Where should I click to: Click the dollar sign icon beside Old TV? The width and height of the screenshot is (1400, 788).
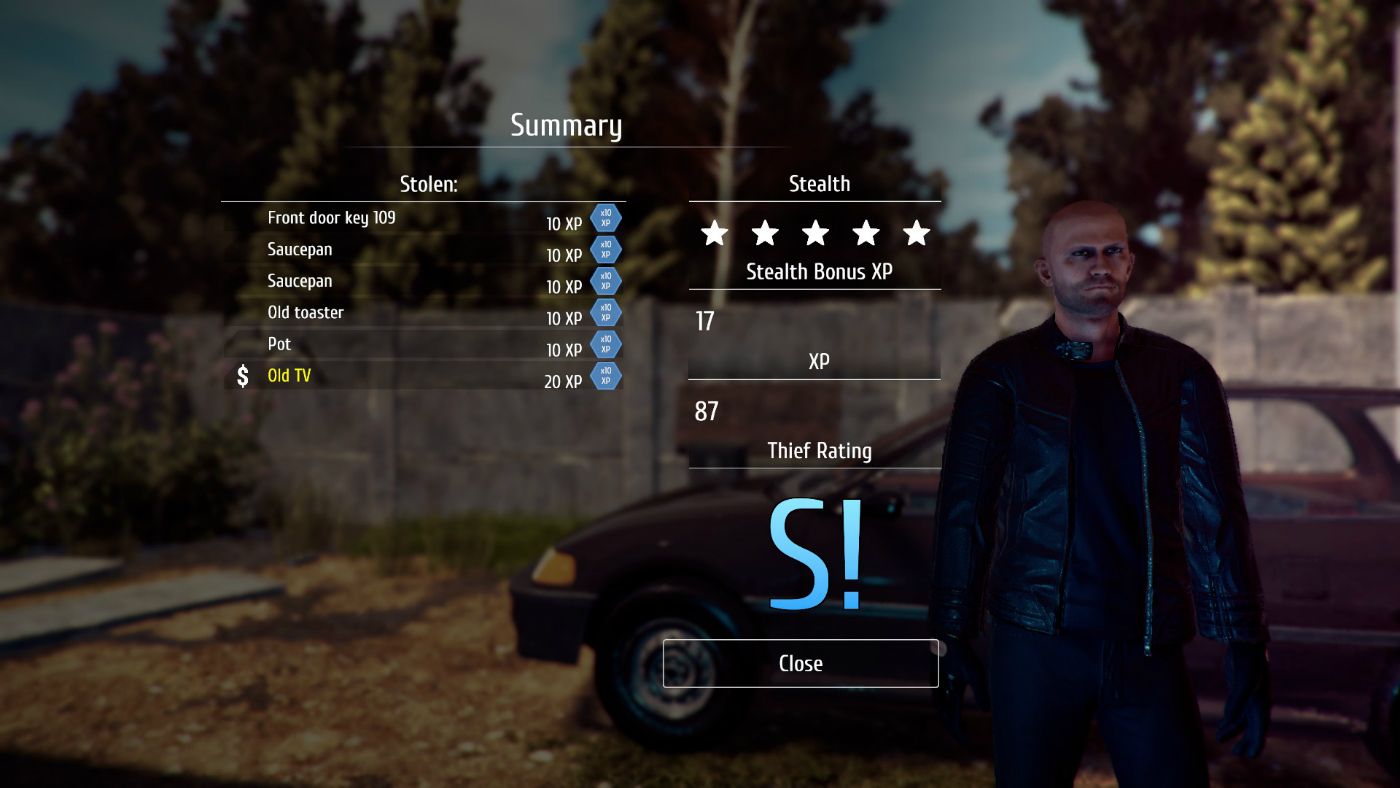(x=240, y=376)
